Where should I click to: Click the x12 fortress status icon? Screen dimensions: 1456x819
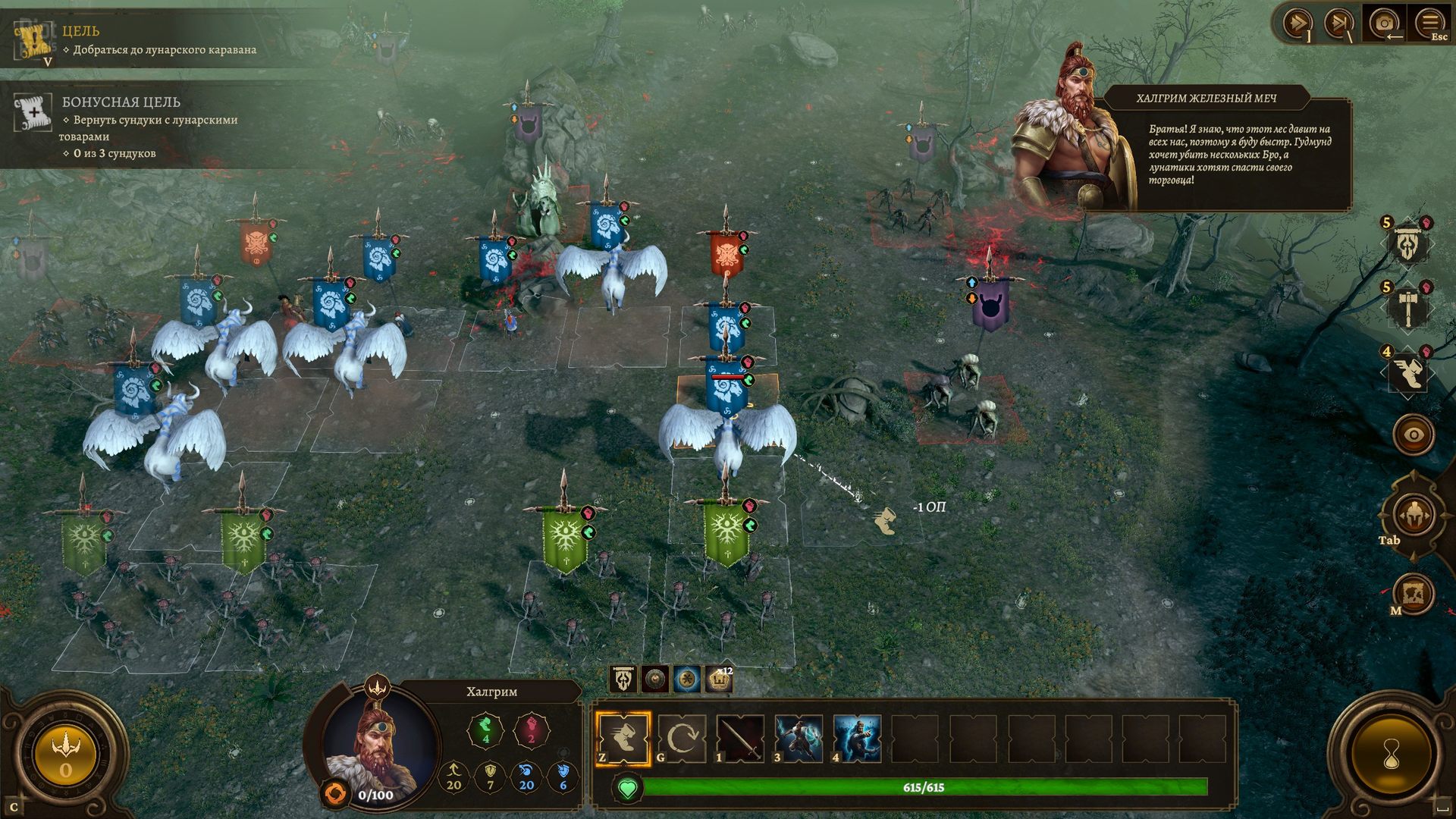click(x=719, y=679)
